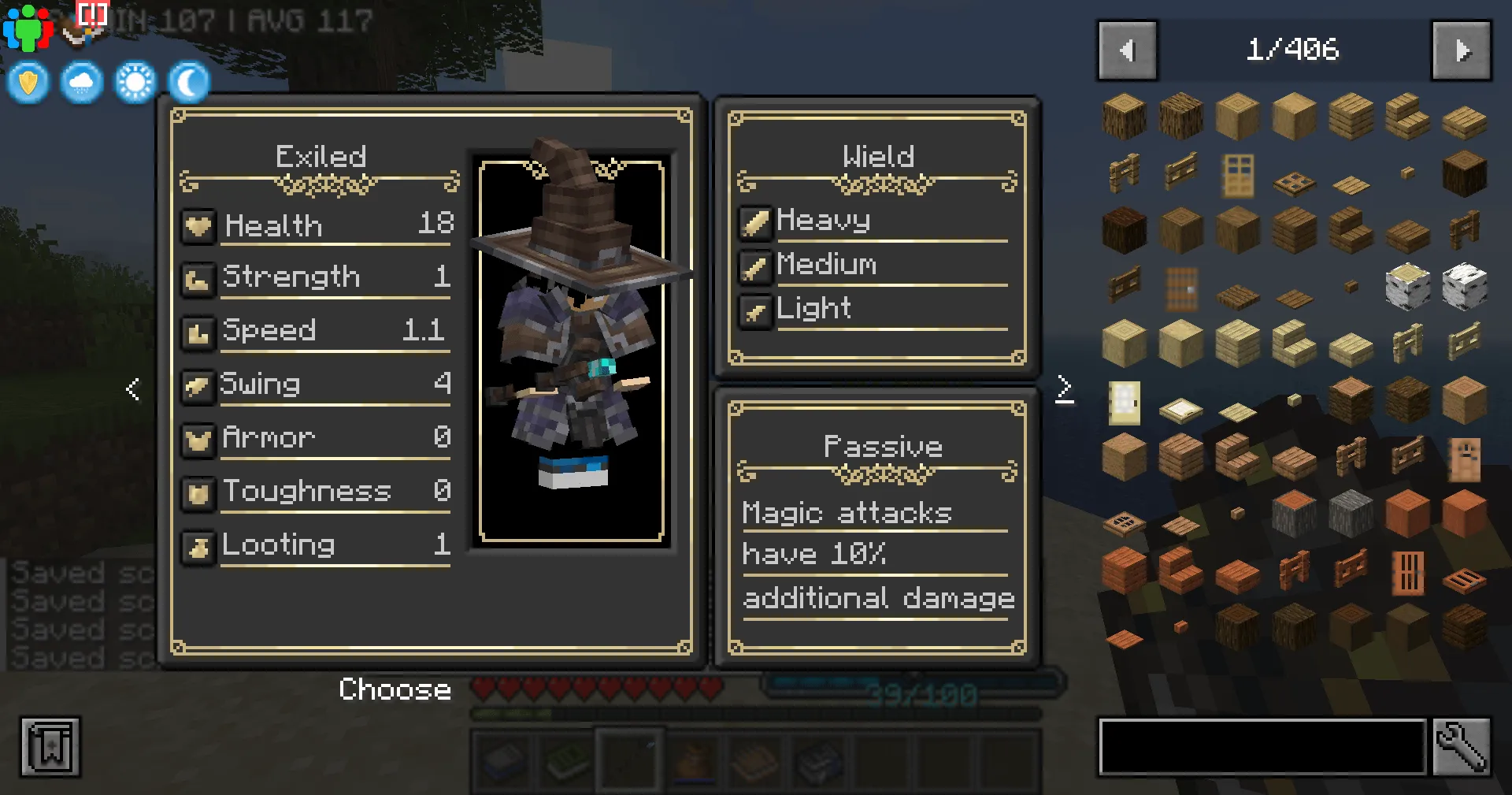Click the left chevron to view previous class
The height and width of the screenshot is (795, 1512).
132,388
